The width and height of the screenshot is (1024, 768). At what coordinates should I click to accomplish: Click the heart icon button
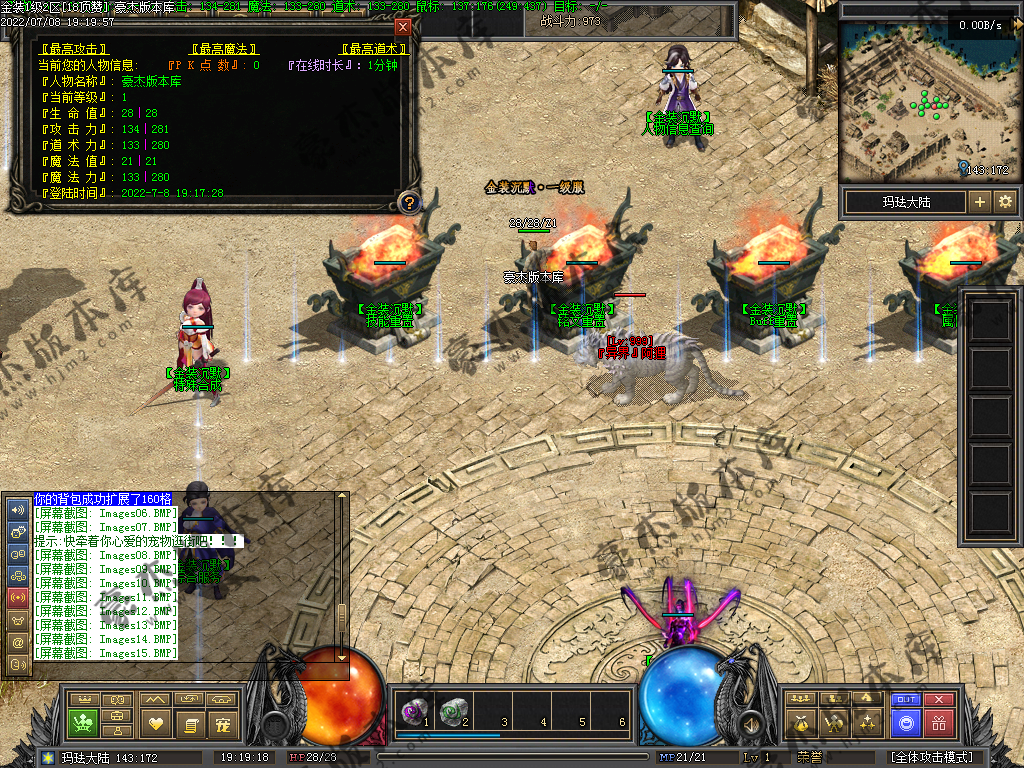(x=155, y=722)
